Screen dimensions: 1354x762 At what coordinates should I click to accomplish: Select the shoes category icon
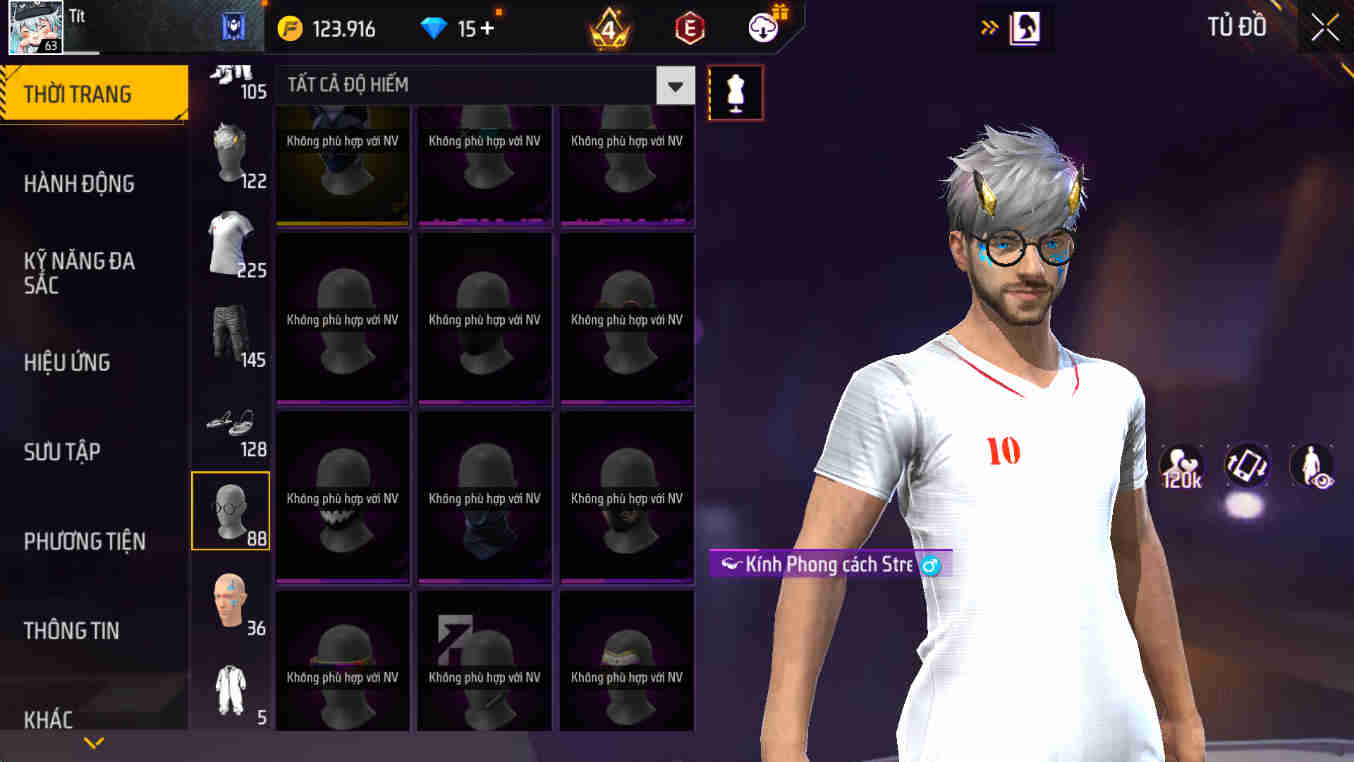point(229,420)
